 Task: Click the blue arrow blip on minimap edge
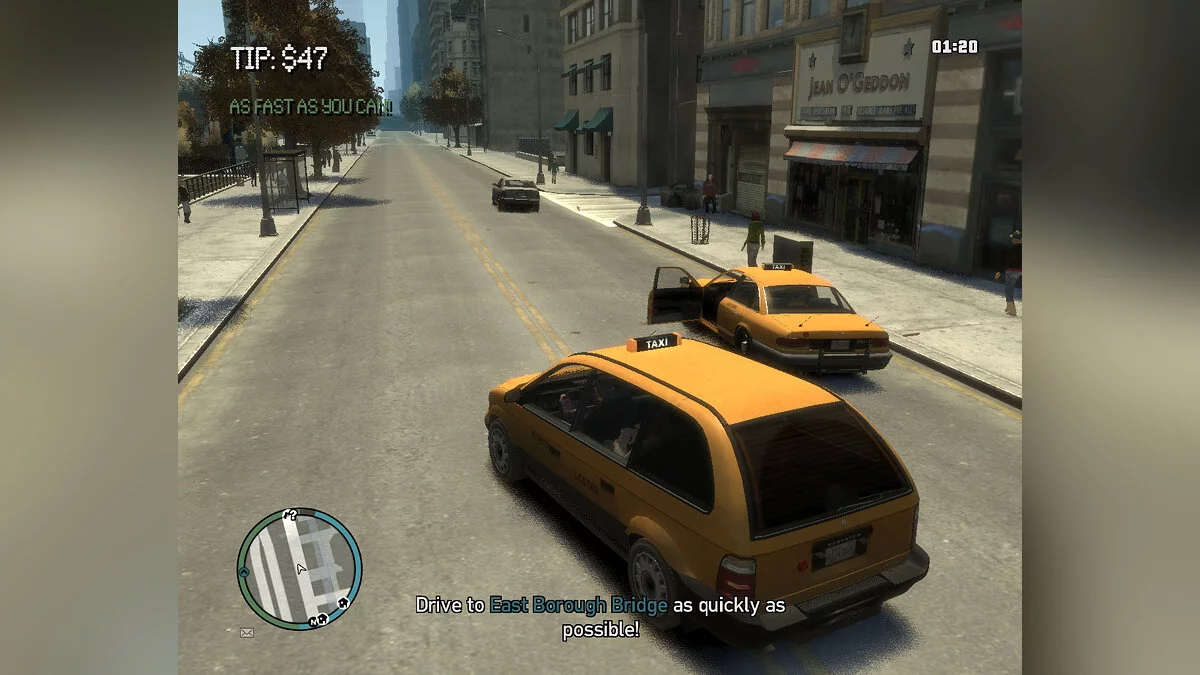[243, 571]
